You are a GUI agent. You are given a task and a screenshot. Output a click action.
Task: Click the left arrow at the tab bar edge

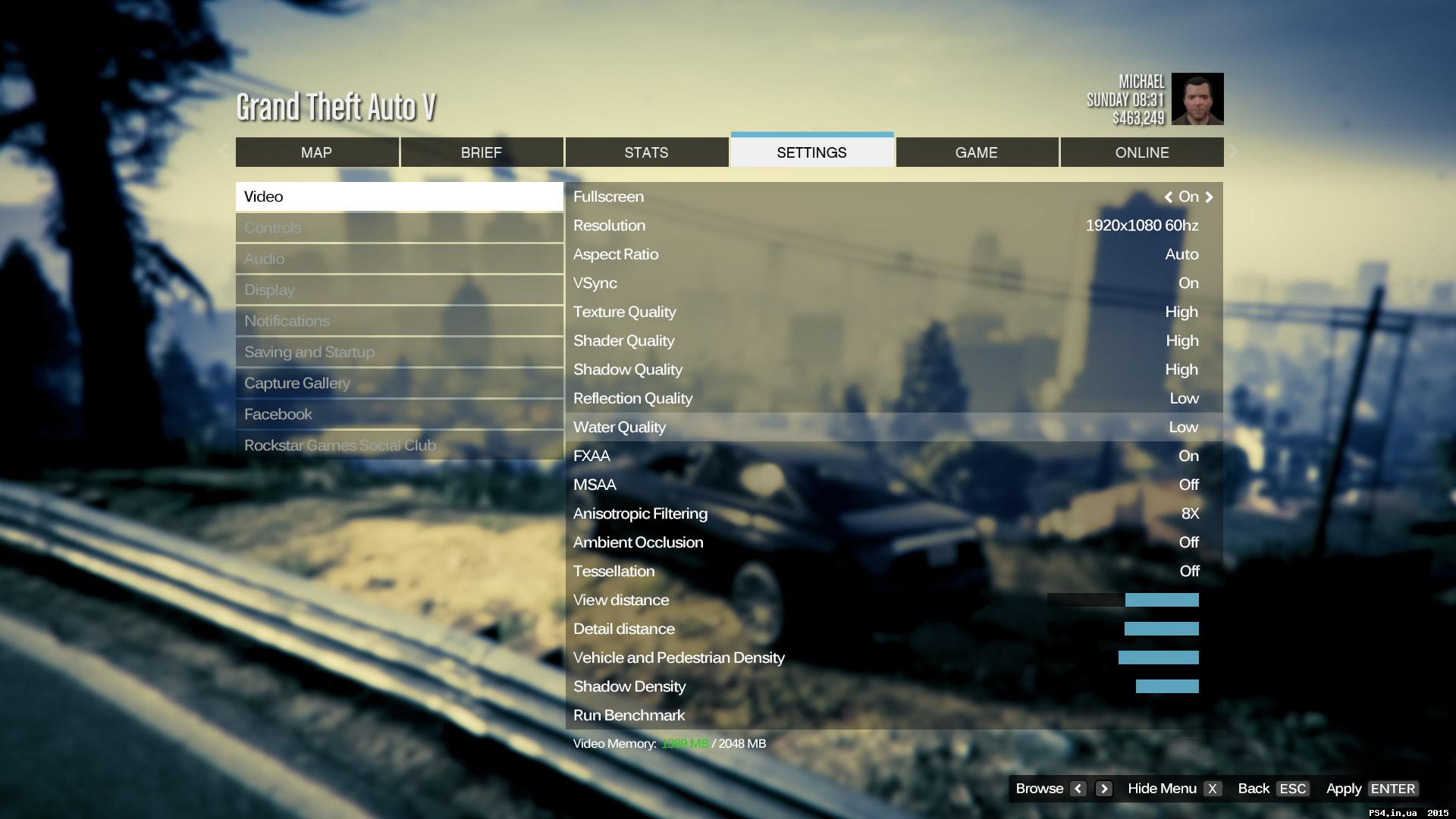(x=224, y=152)
